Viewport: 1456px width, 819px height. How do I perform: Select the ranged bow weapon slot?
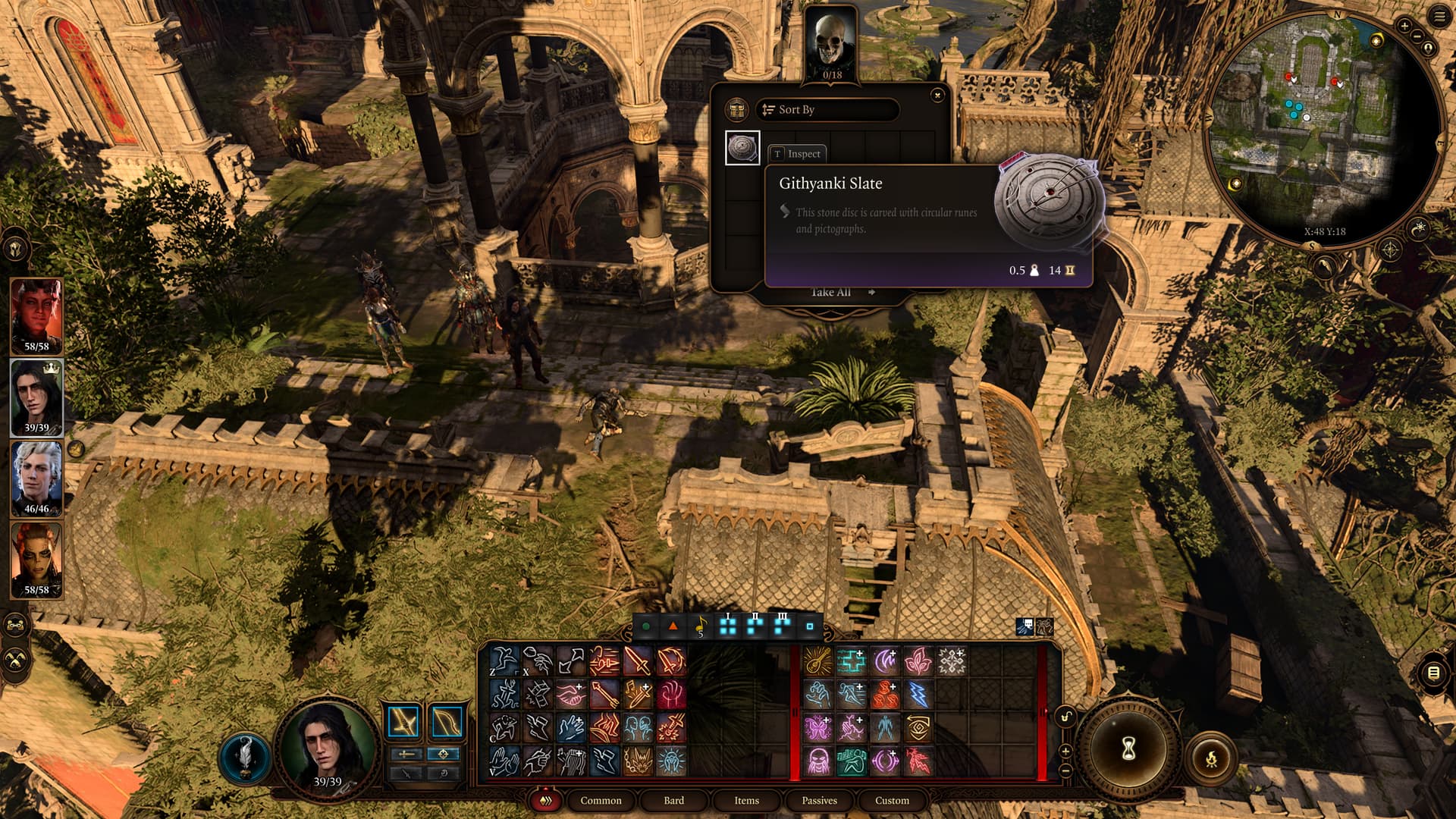pyautogui.click(x=447, y=722)
